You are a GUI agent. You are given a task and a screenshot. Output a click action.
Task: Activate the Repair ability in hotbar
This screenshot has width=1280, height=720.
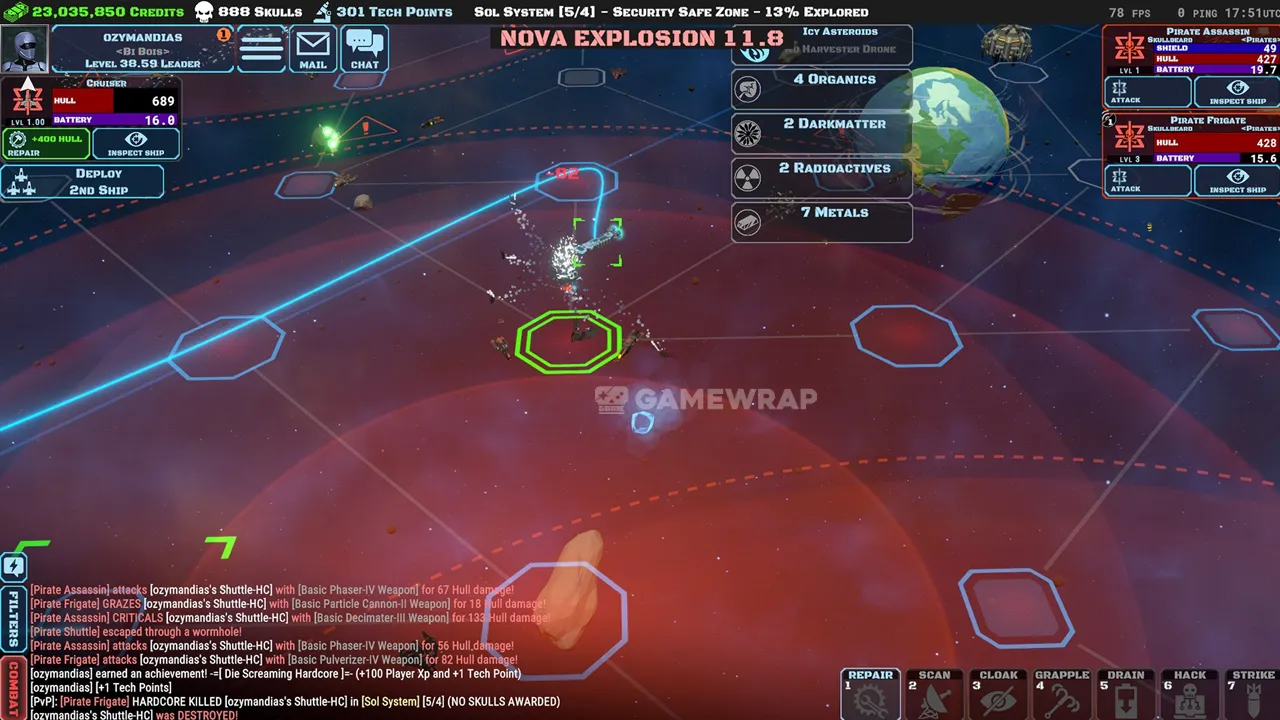870,695
